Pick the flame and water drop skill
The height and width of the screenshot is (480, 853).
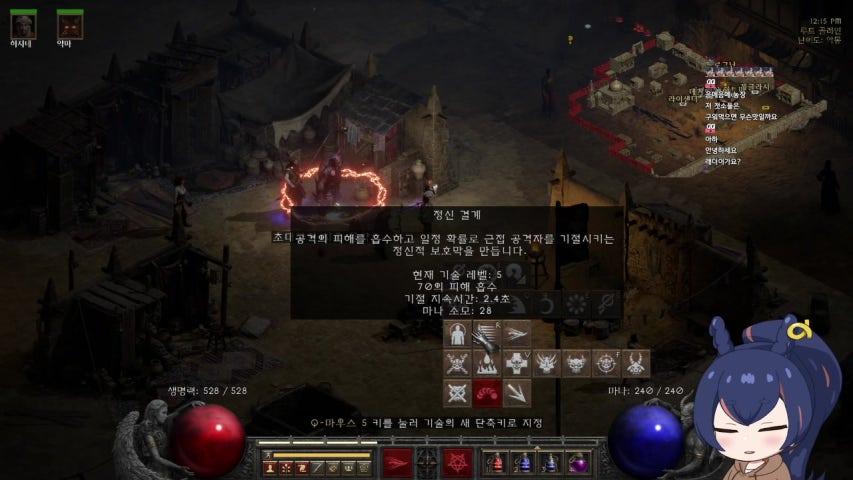(x=487, y=363)
